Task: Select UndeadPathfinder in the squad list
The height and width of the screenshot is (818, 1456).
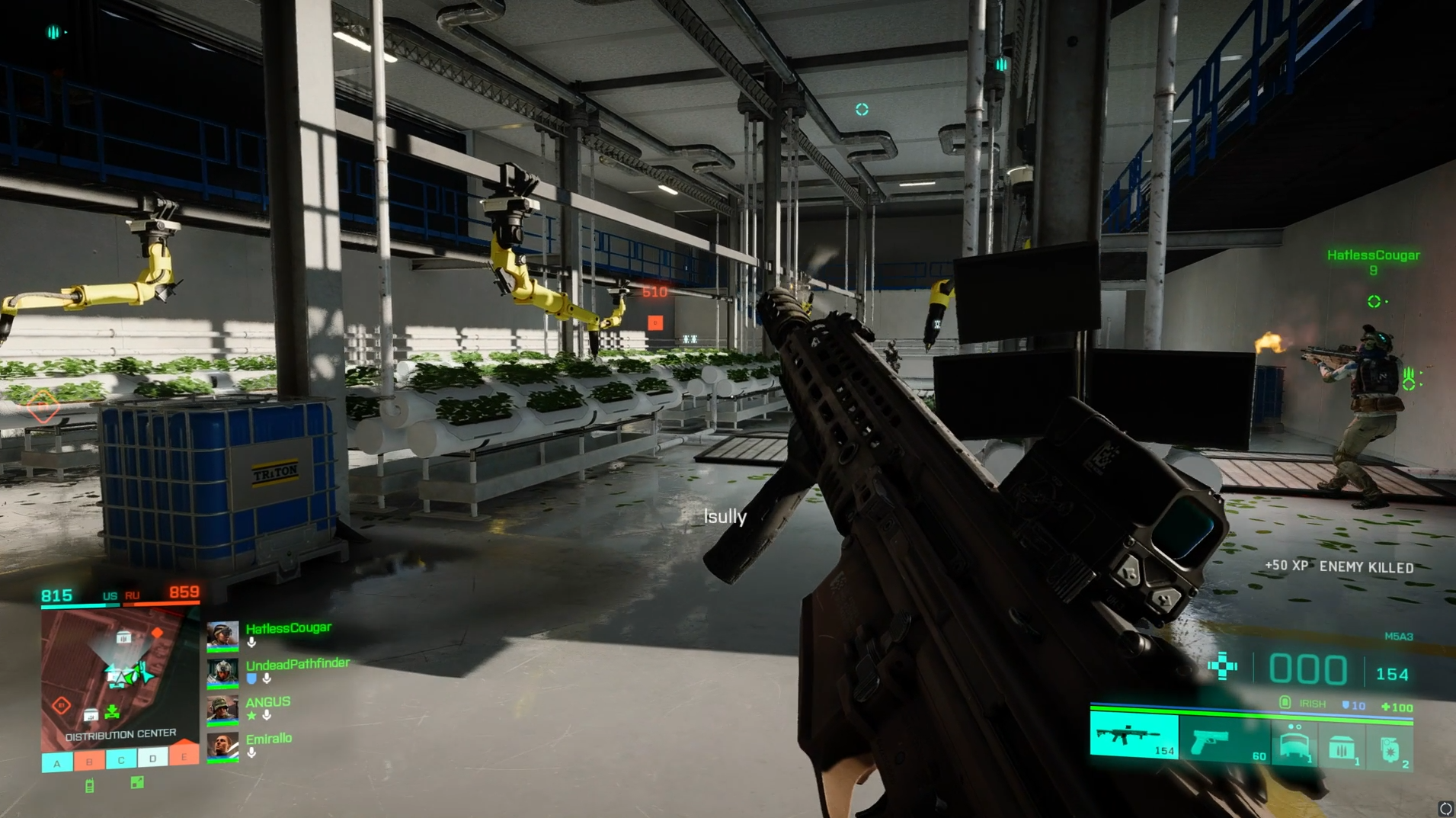Action: tap(297, 664)
